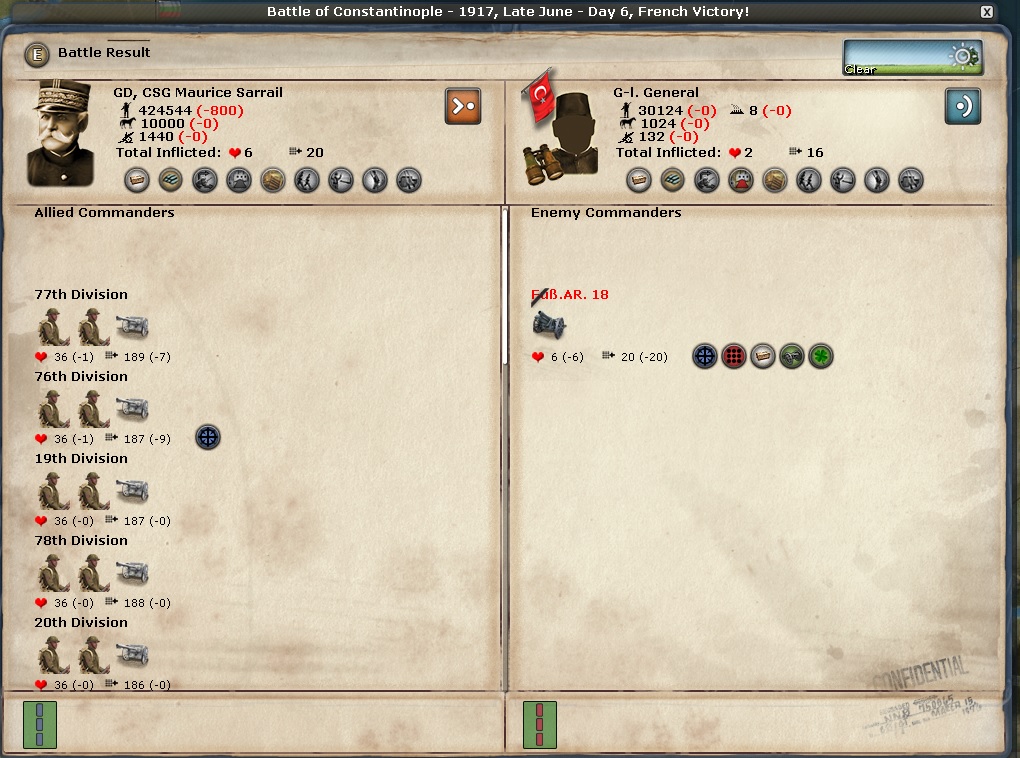This screenshot has height=758, width=1020.
Task: Pick the 78th Division units
Action: 93,572
